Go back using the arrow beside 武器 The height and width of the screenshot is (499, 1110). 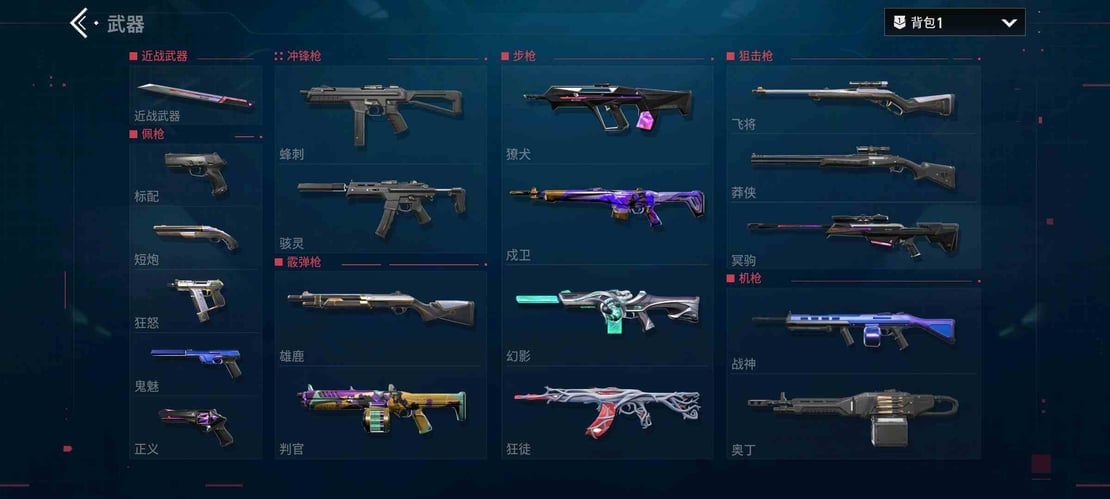point(80,23)
